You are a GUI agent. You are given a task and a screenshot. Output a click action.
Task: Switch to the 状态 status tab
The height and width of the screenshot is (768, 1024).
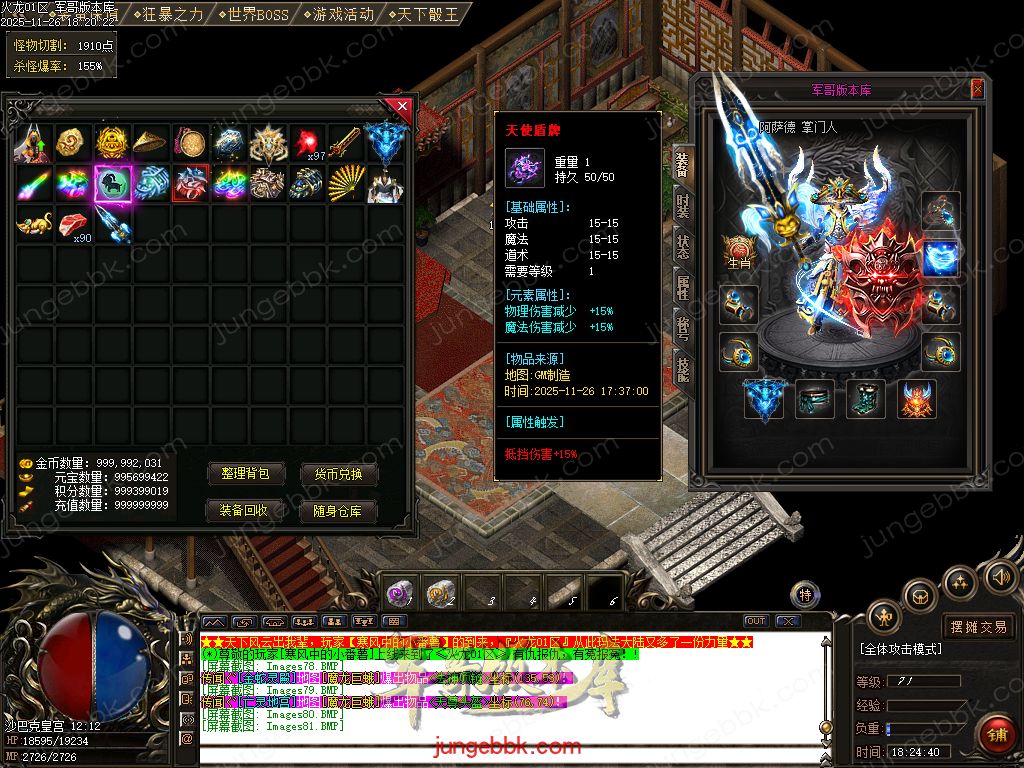coord(683,248)
